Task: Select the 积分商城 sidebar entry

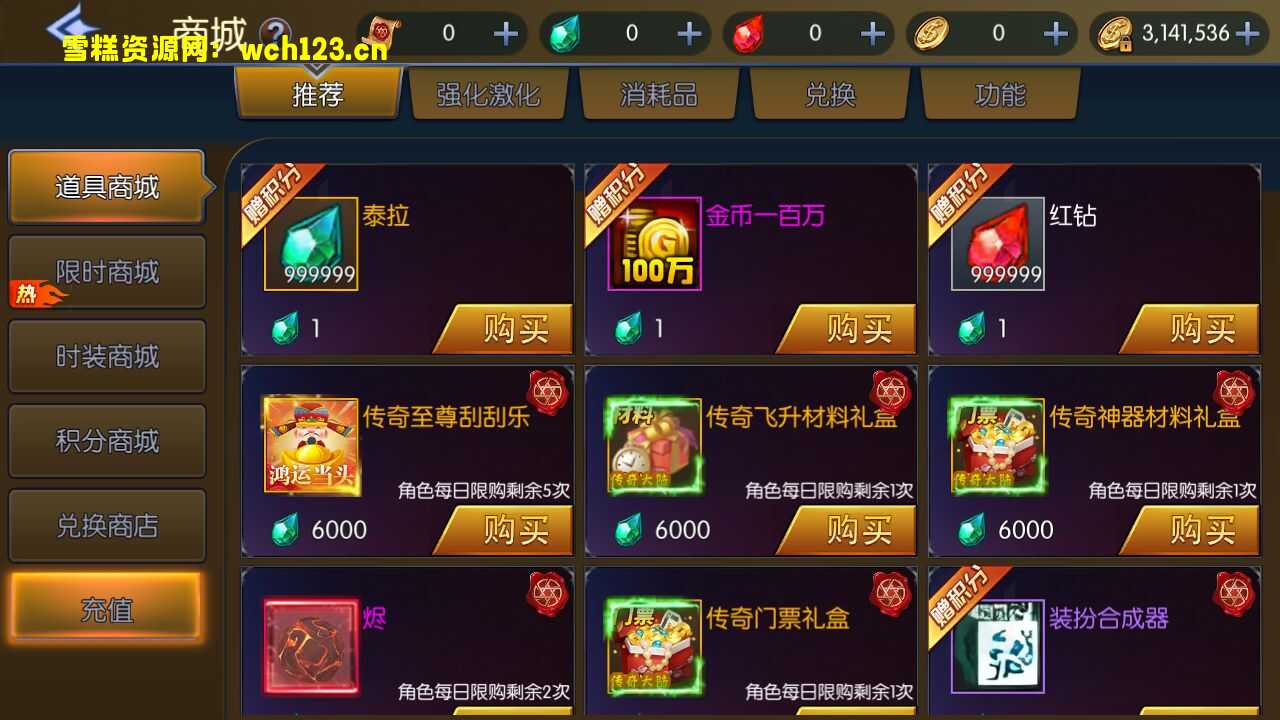Action: click(x=106, y=441)
